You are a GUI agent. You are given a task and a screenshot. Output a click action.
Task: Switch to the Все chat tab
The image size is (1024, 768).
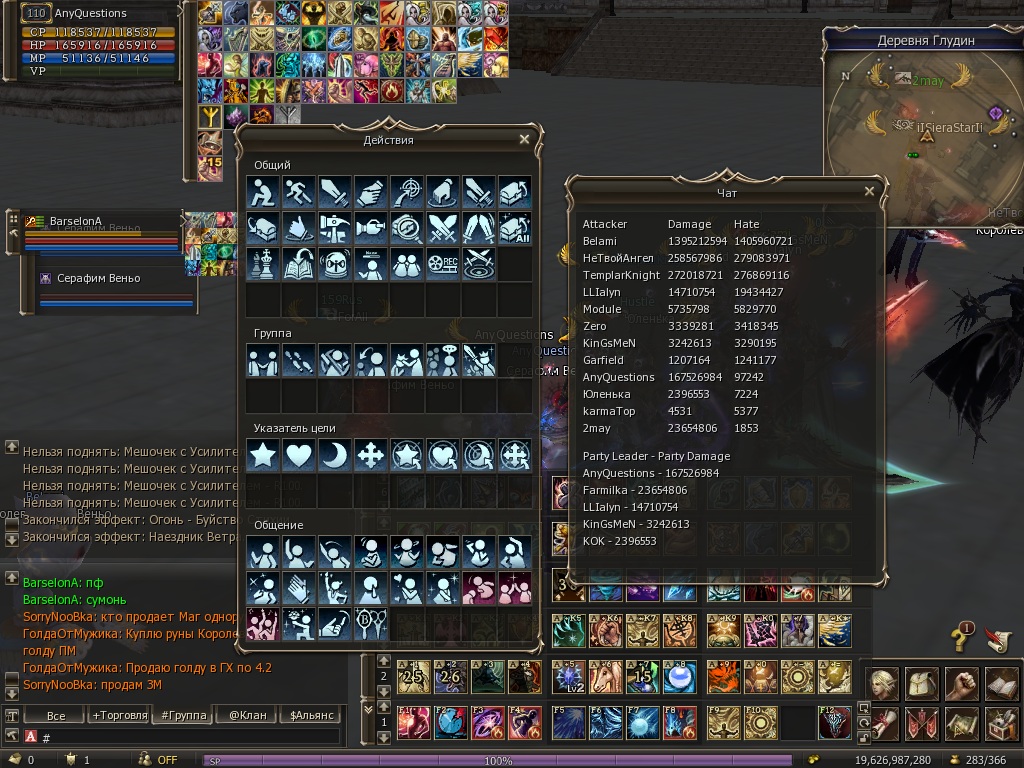56,715
